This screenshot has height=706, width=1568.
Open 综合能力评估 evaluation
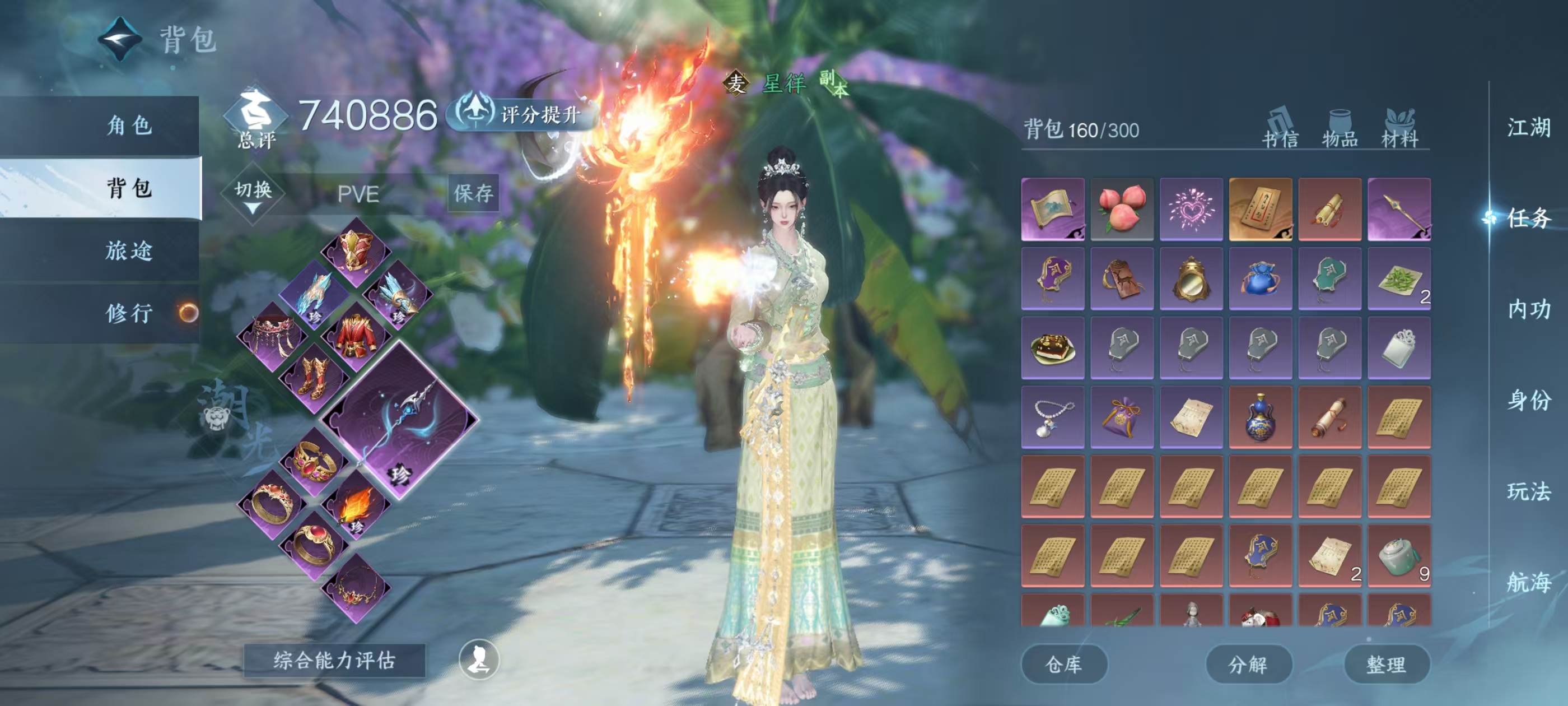point(334,659)
